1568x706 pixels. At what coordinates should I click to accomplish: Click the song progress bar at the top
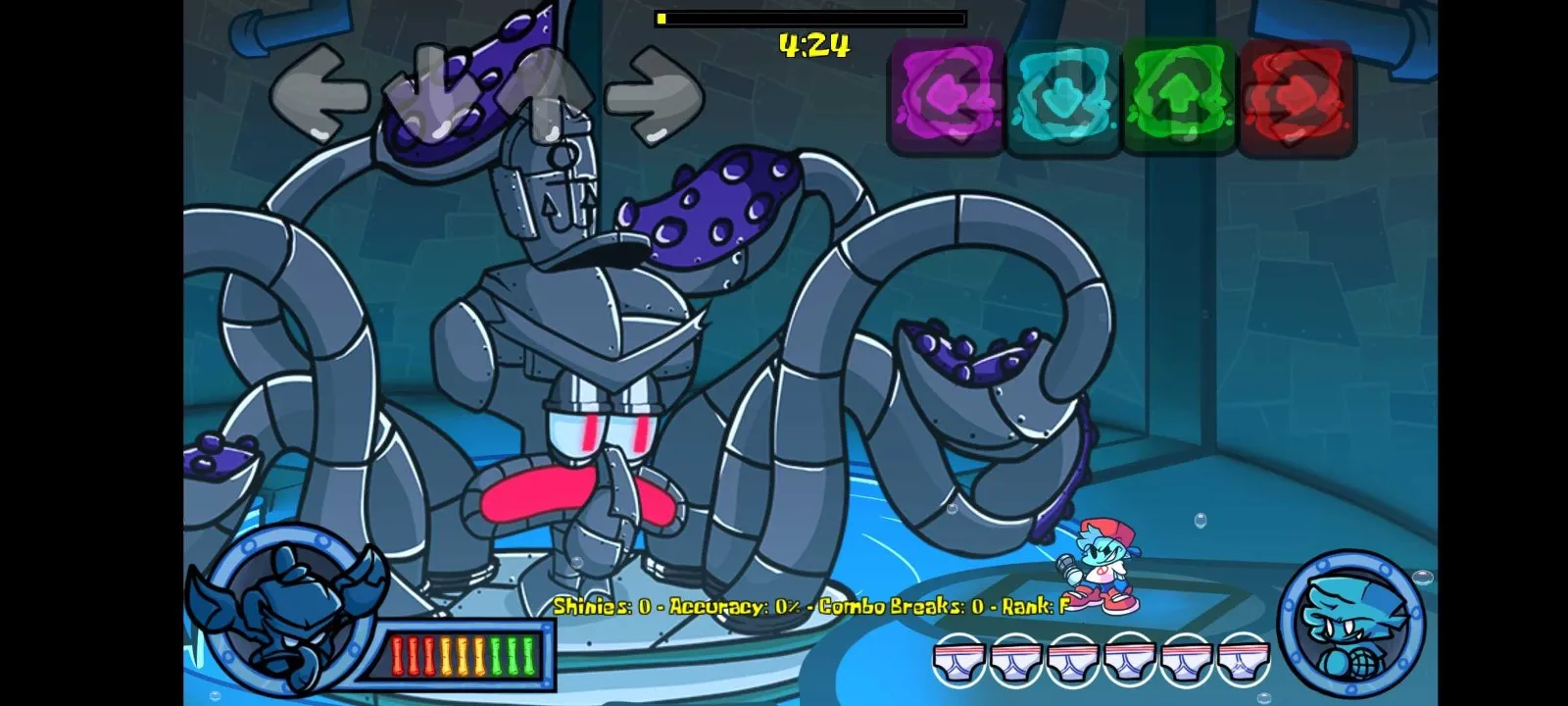(808, 17)
